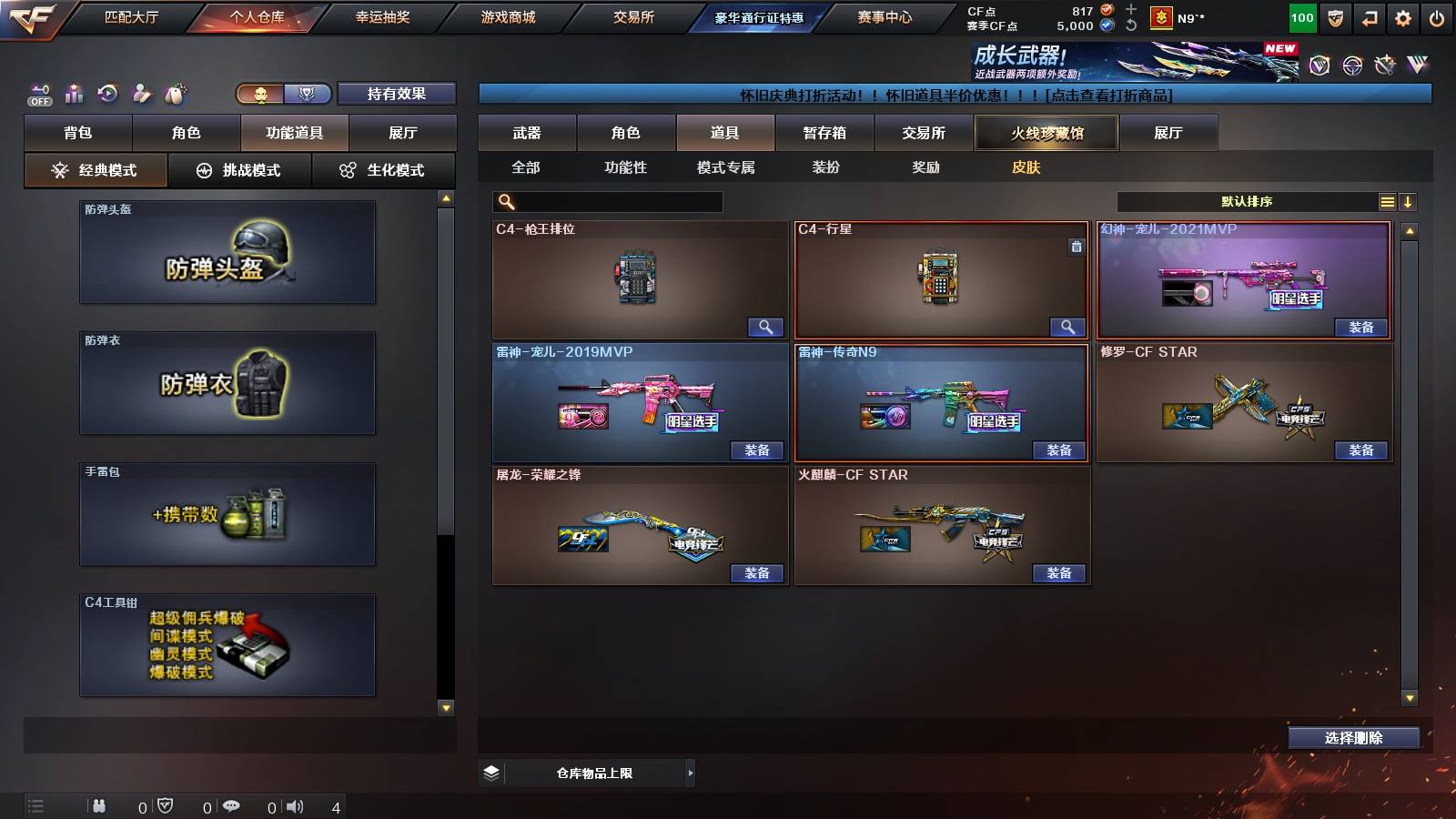This screenshot has height=819, width=1456.
Task: Open the chat bubble icon at the bottom
Action: pos(233,805)
